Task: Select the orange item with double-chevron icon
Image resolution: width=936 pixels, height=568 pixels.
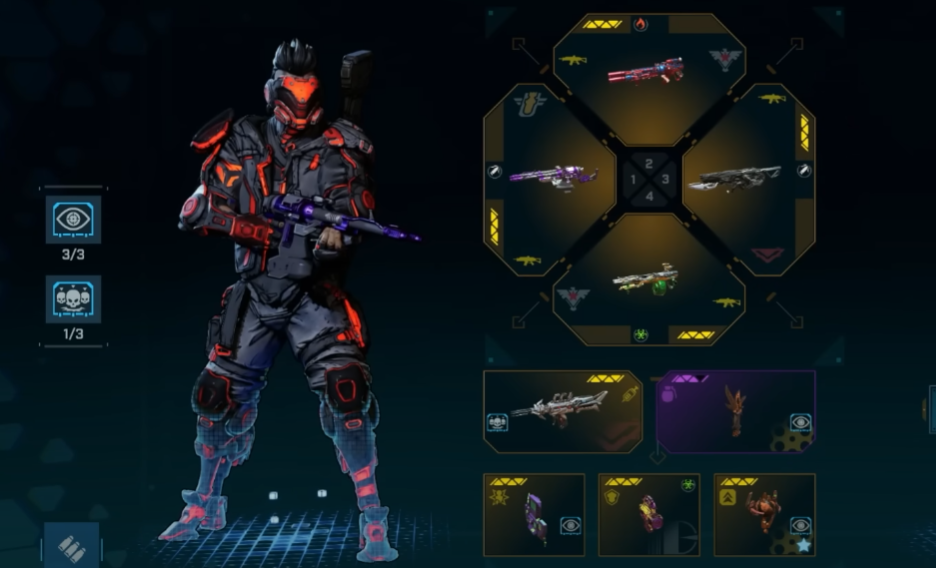Action: coord(765,514)
